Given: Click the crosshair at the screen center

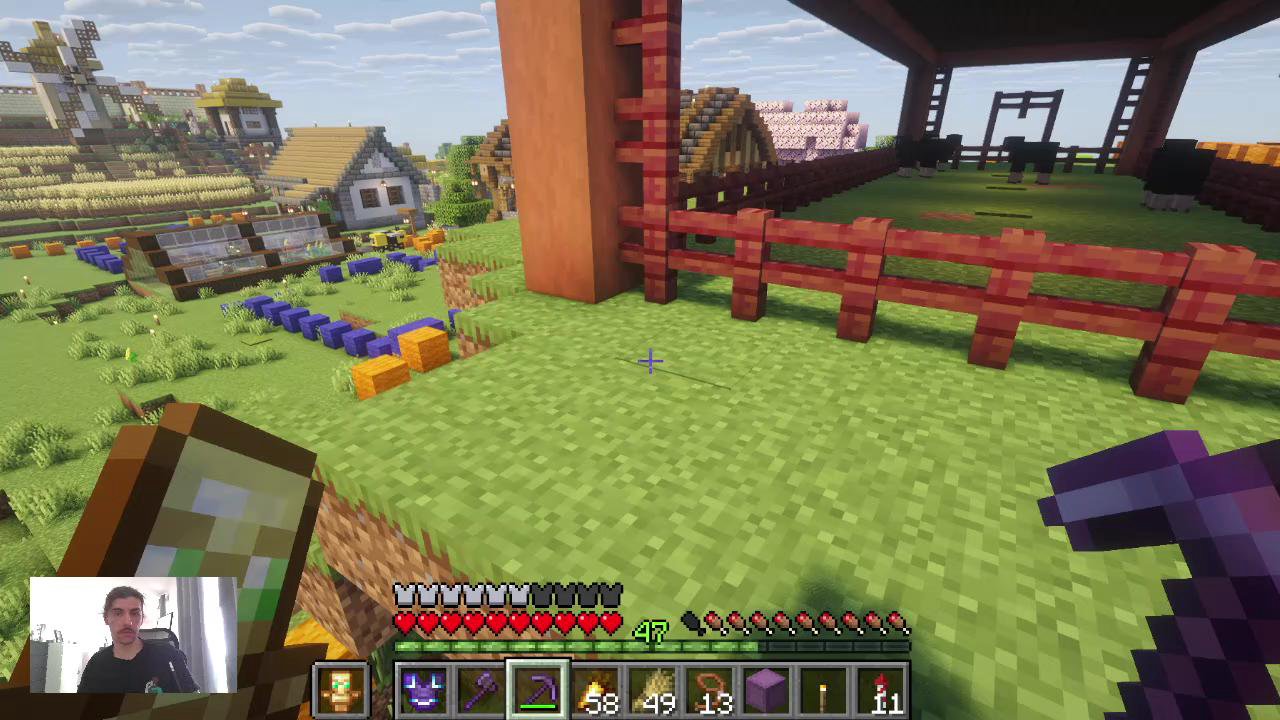Looking at the screenshot, I should click(650, 362).
